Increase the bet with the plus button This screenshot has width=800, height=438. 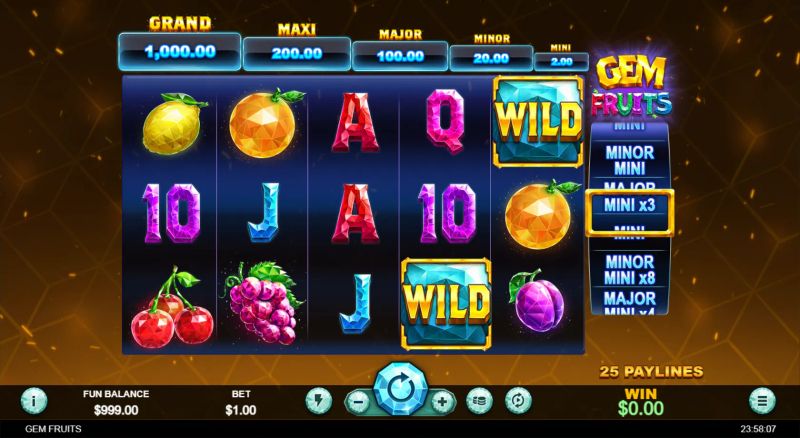coord(443,401)
